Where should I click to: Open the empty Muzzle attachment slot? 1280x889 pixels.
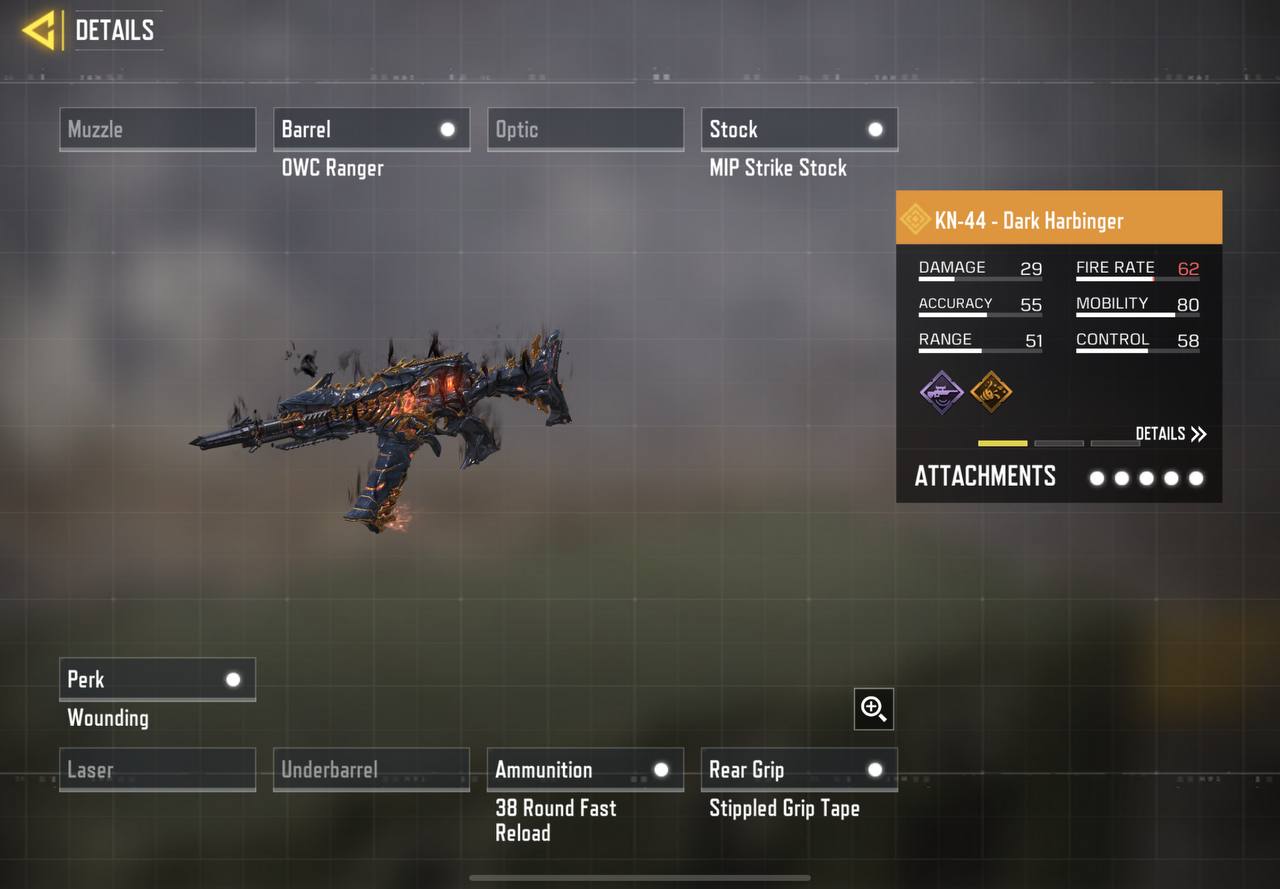(157, 129)
